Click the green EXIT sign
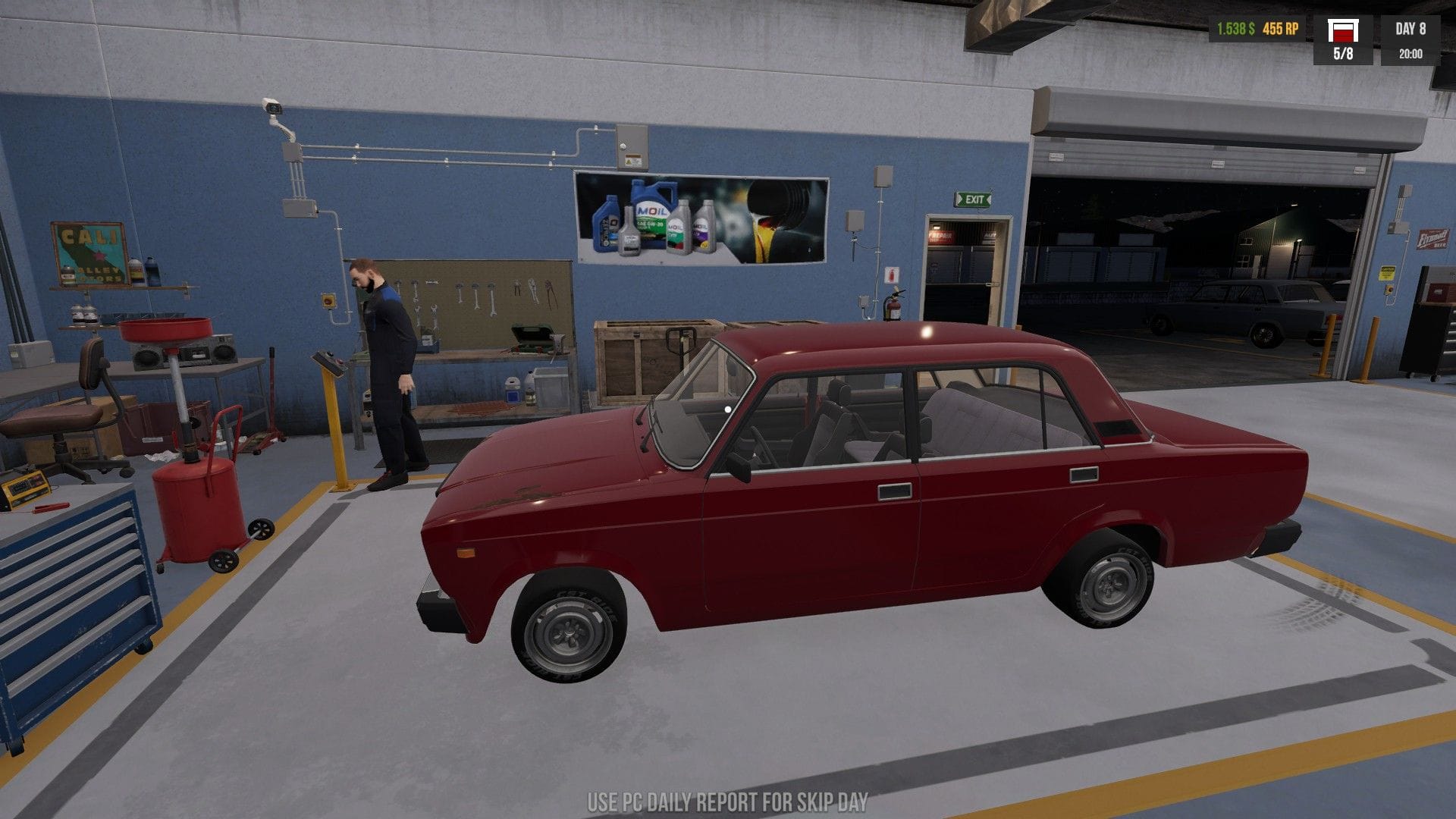Image resolution: width=1456 pixels, height=819 pixels. pos(974,199)
